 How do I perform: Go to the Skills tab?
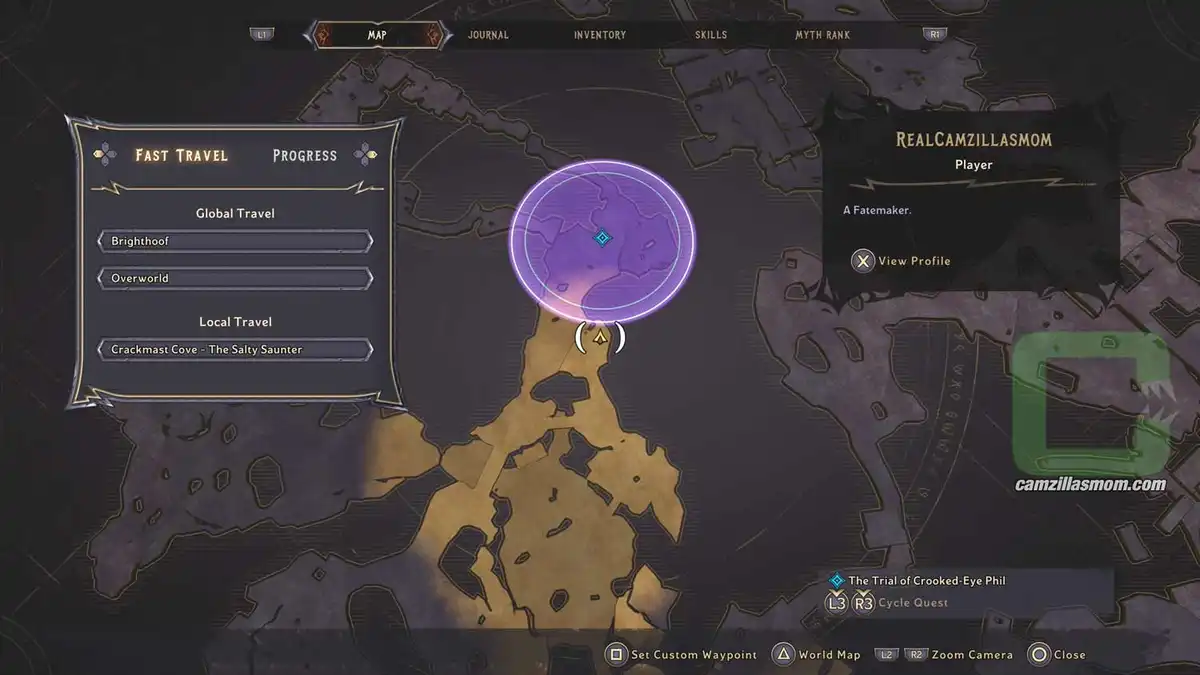coord(713,35)
